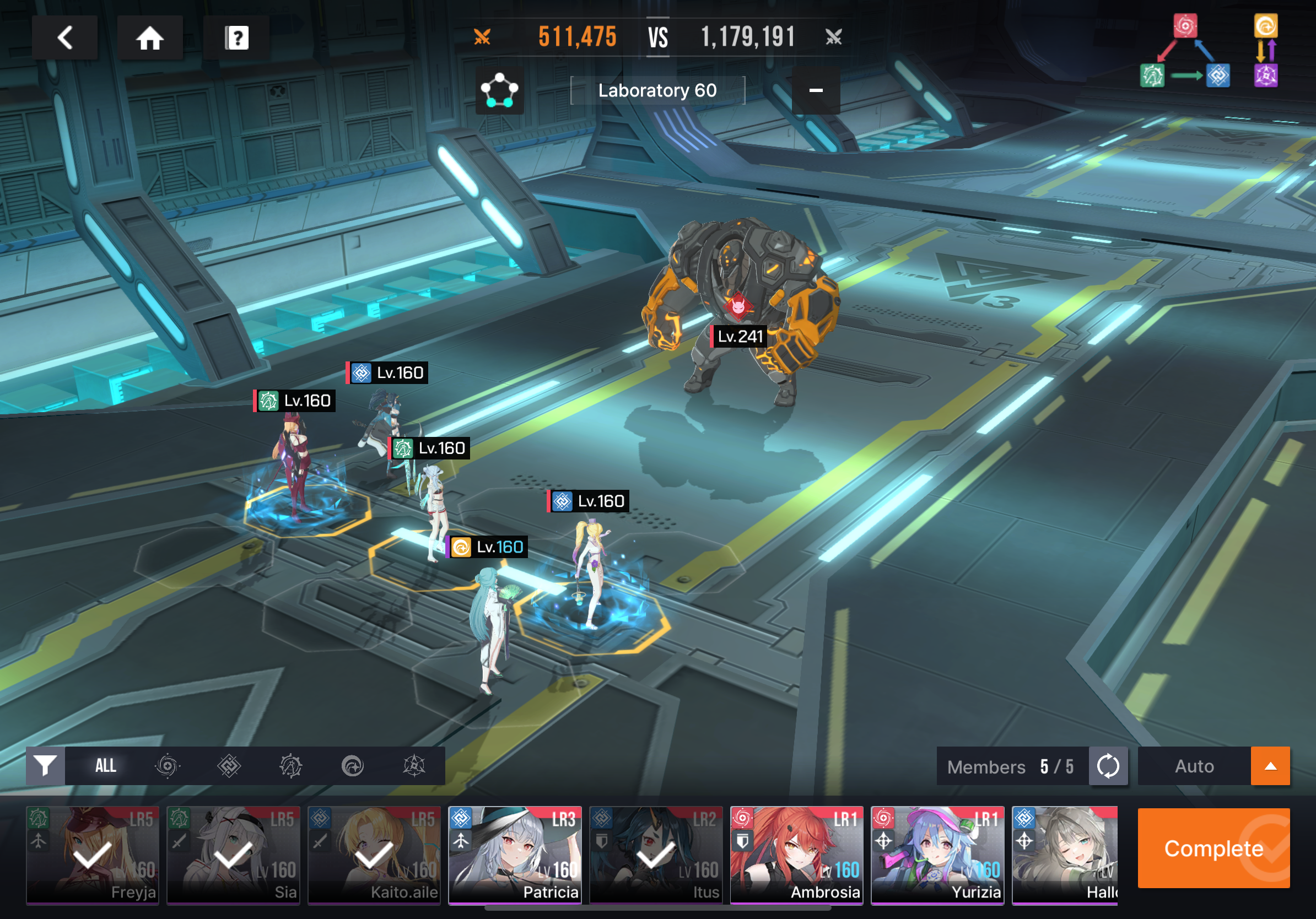Choose Yurizia's hero card
Viewport: 1316px width, 919px height.
tap(937, 855)
